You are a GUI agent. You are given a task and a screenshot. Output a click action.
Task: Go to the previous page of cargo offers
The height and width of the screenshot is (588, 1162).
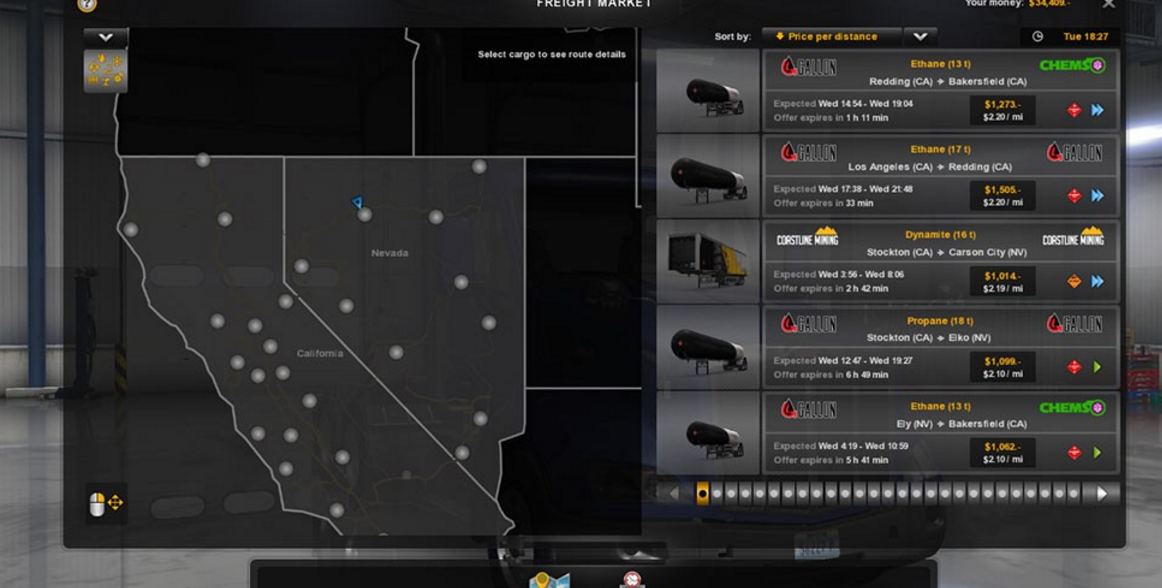tap(673, 493)
